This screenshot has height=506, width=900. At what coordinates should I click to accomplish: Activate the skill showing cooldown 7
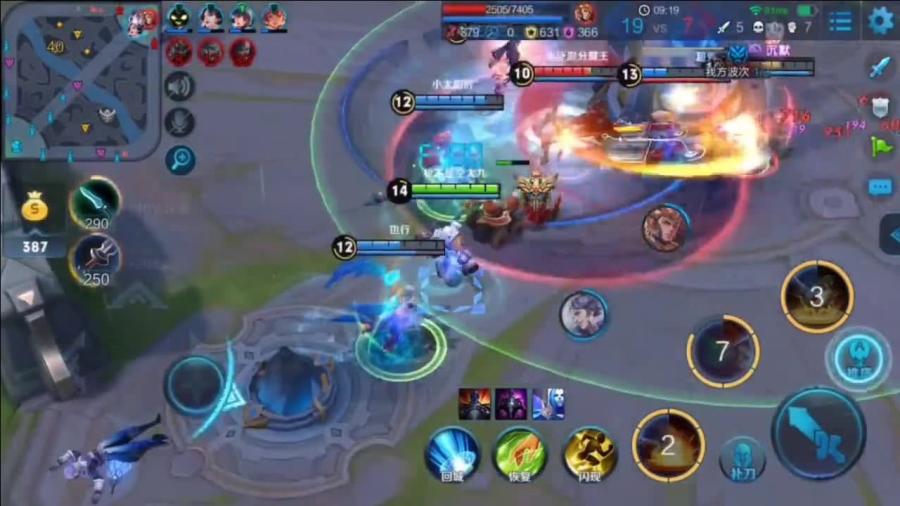point(723,351)
